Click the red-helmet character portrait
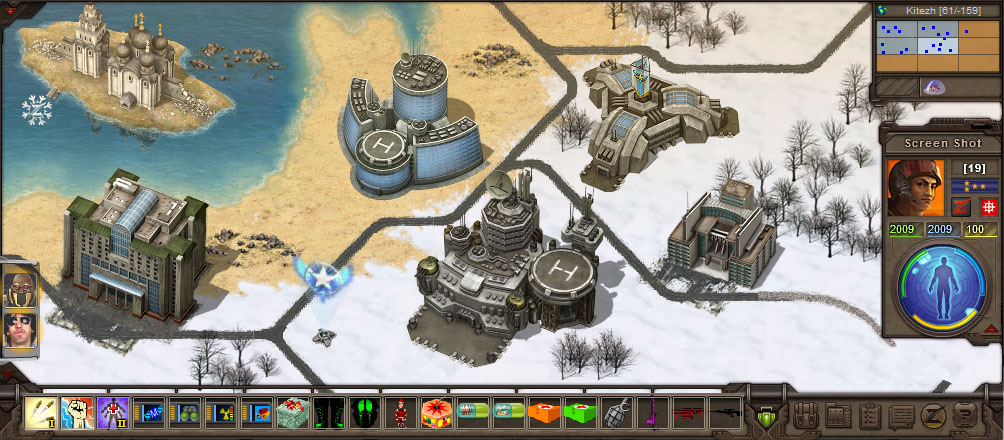Screen dimensions: 1004x440 pyautogui.click(x=914, y=188)
